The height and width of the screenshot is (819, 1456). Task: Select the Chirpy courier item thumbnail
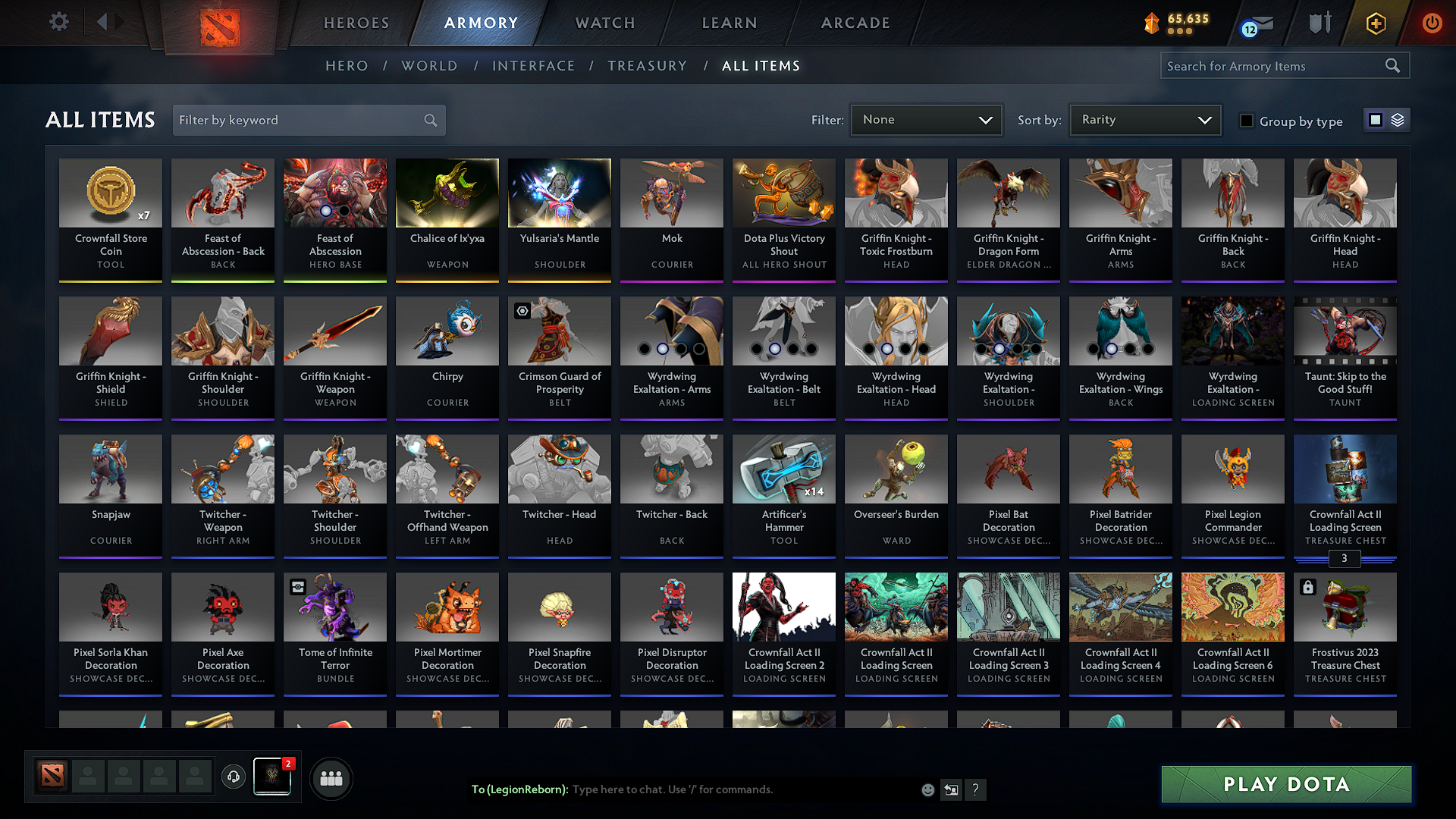point(447,331)
